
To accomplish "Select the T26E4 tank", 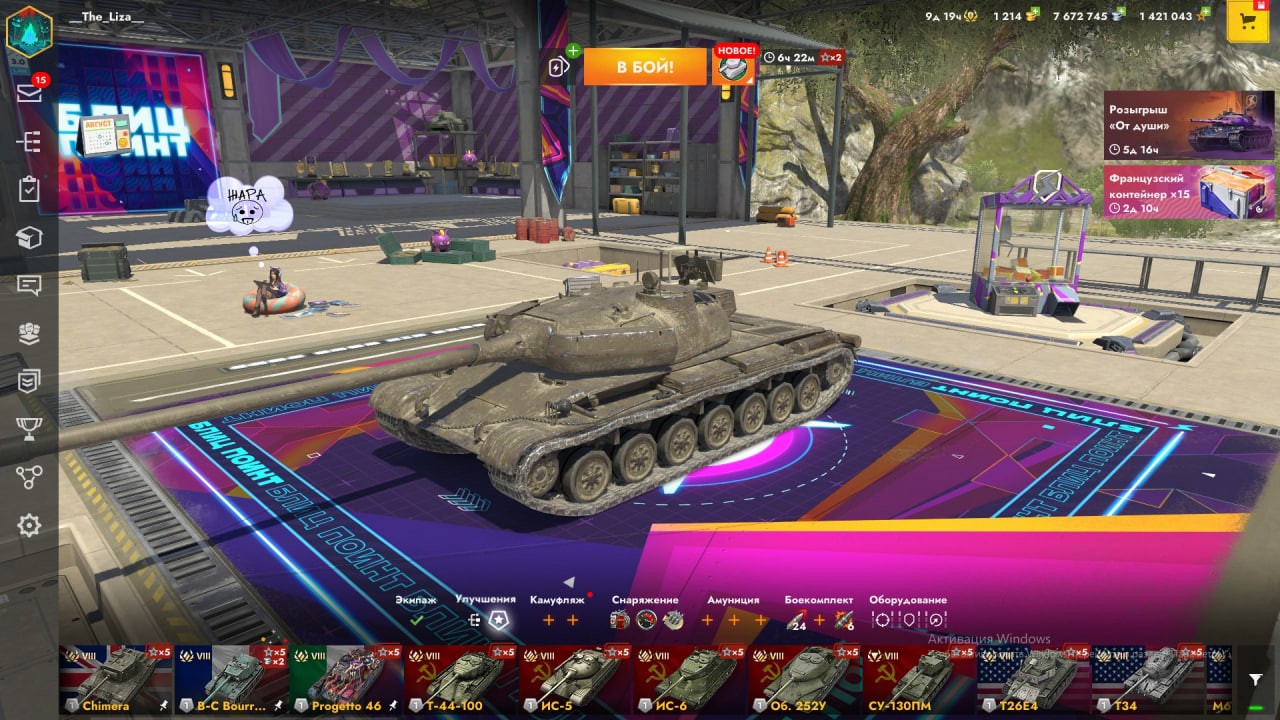I will click(x=1034, y=679).
